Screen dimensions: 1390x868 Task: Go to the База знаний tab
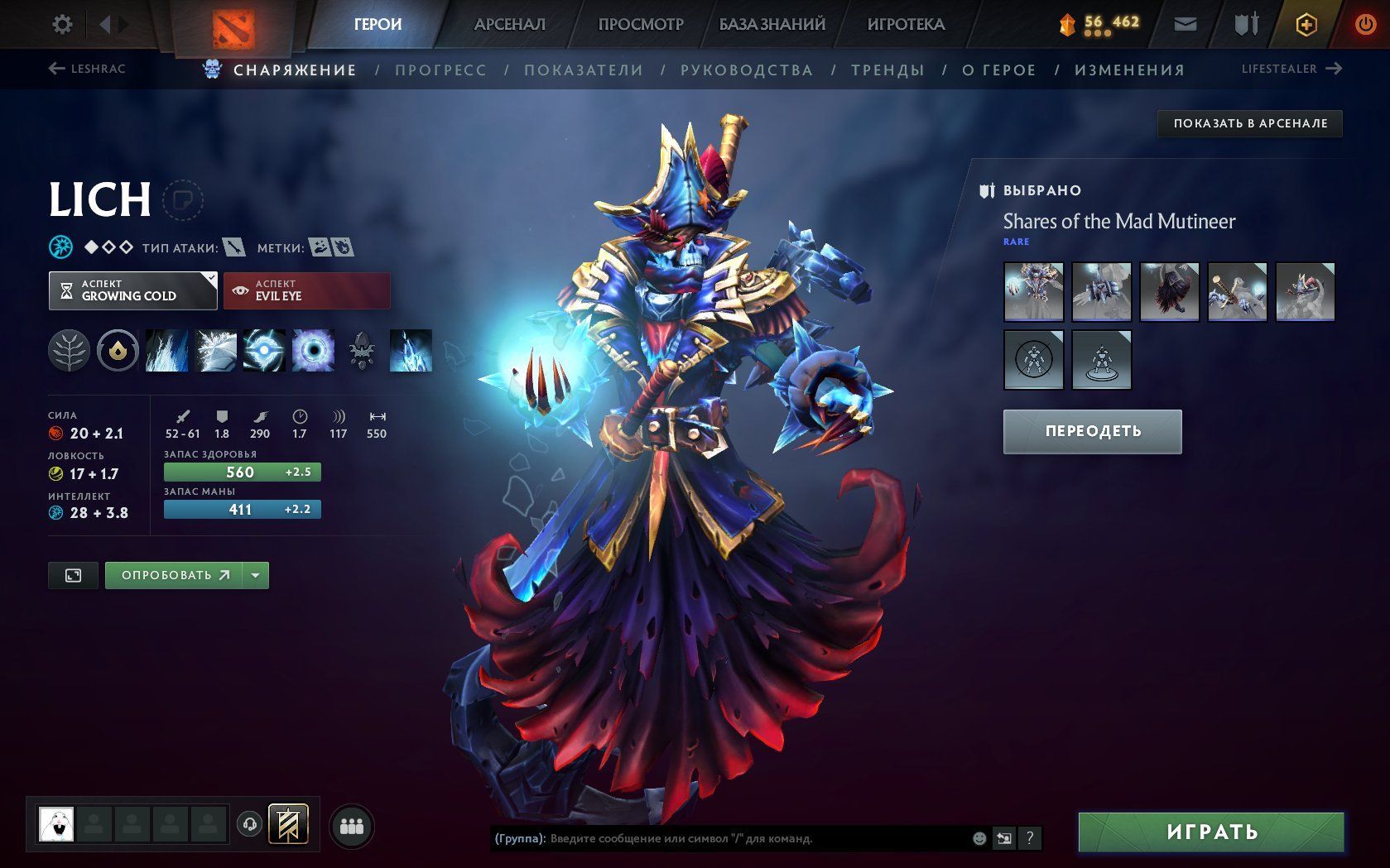[772, 24]
